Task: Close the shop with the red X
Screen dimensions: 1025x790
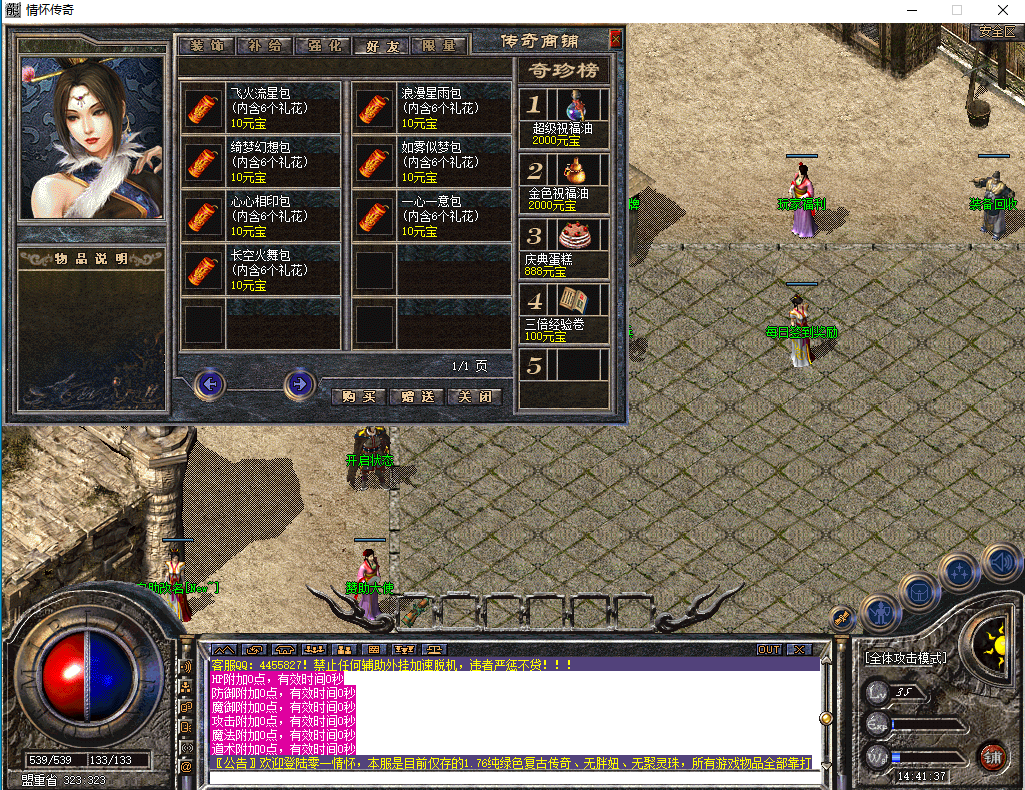Action: pos(615,40)
